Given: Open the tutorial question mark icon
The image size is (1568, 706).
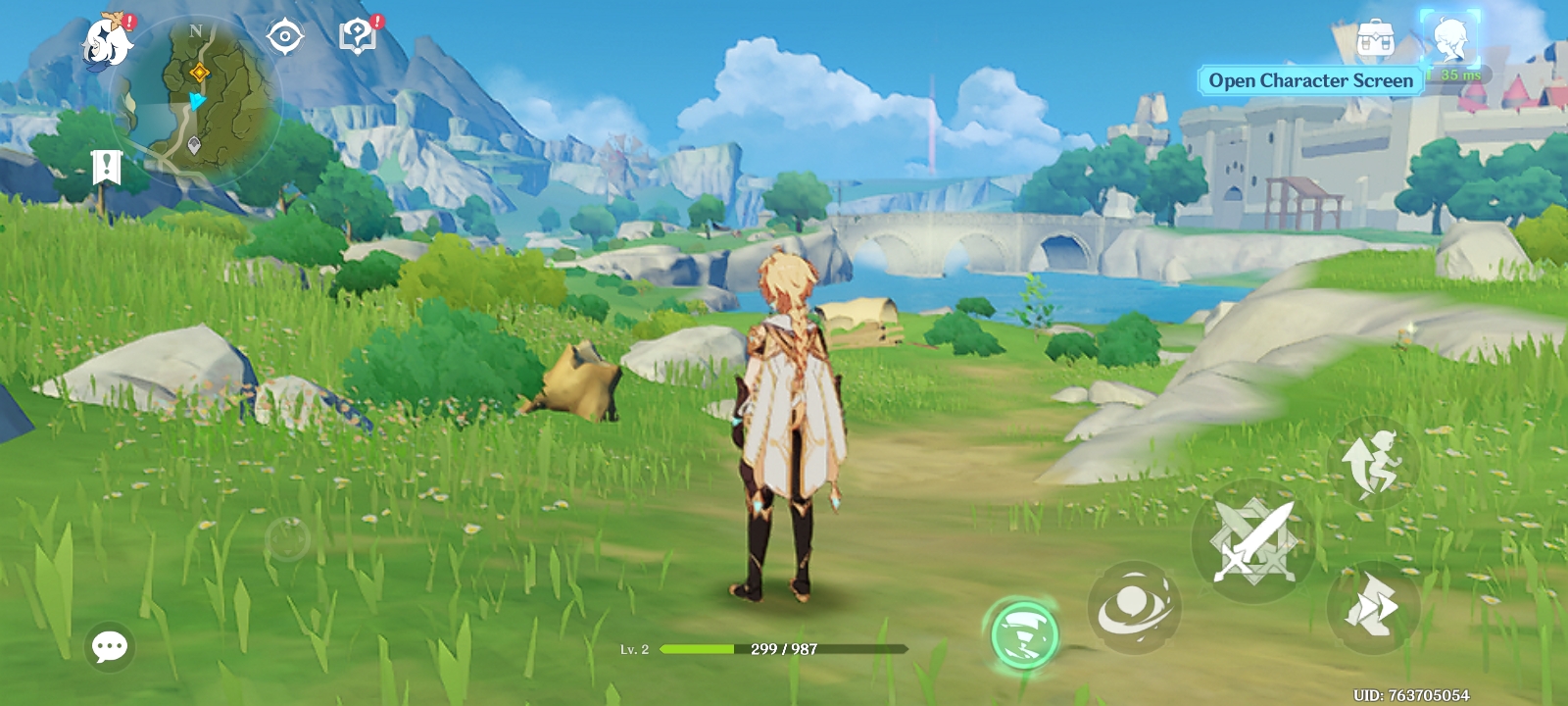Looking at the screenshot, I should [358, 36].
